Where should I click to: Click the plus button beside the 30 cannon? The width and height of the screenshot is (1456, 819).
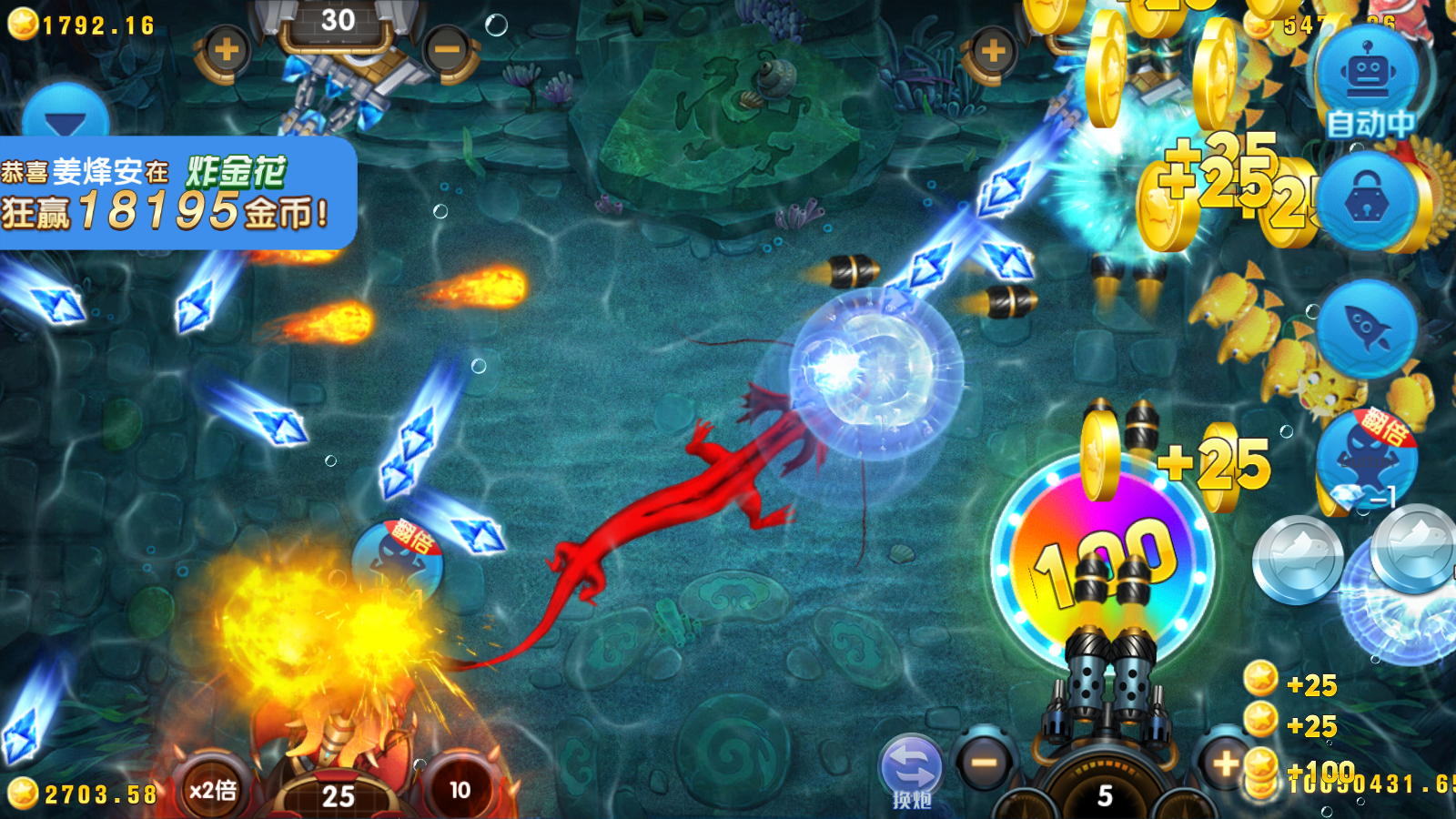pyautogui.click(x=226, y=50)
